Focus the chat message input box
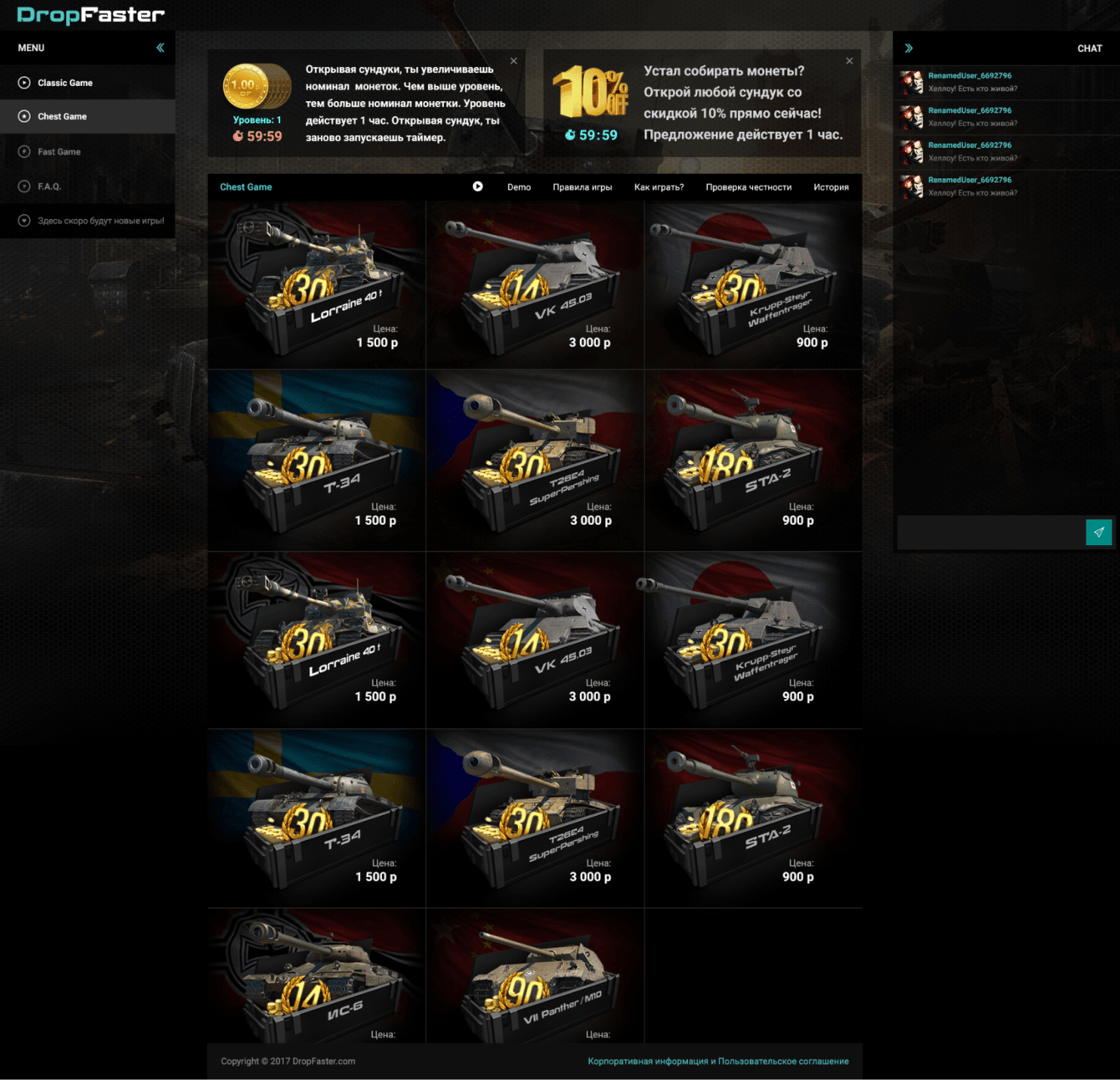The image size is (1120, 1080). (x=990, y=532)
